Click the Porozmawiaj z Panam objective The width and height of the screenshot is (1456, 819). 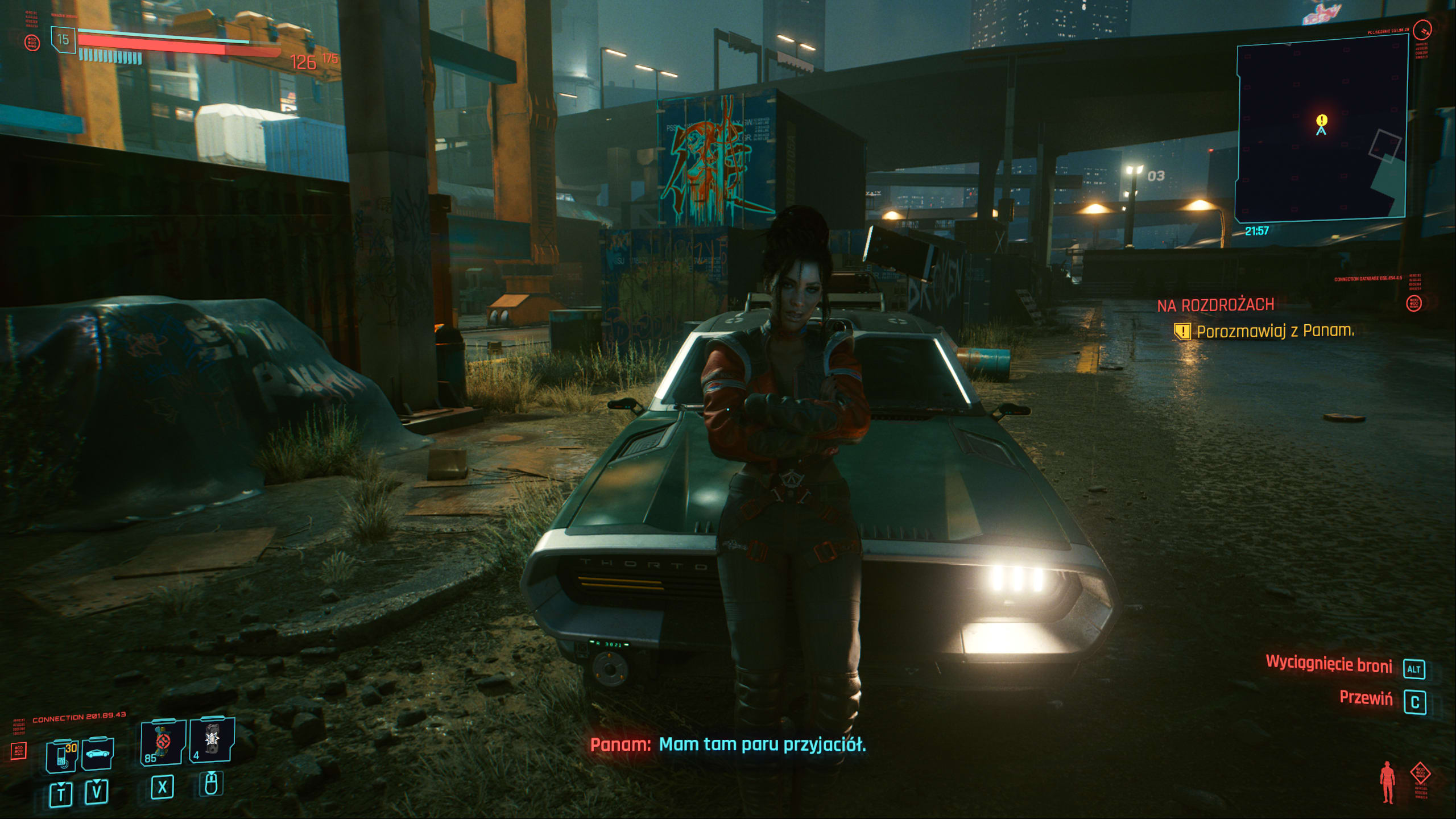(1275, 331)
